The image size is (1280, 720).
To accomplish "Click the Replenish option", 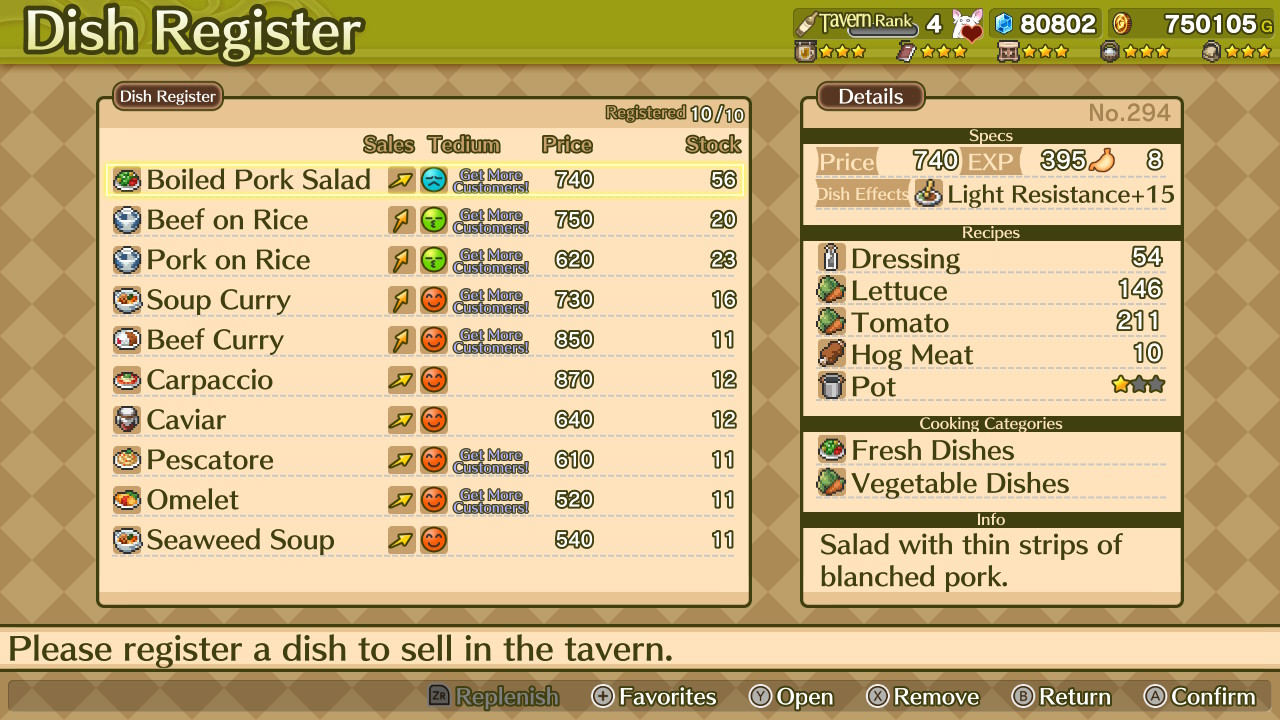I will tap(494, 697).
